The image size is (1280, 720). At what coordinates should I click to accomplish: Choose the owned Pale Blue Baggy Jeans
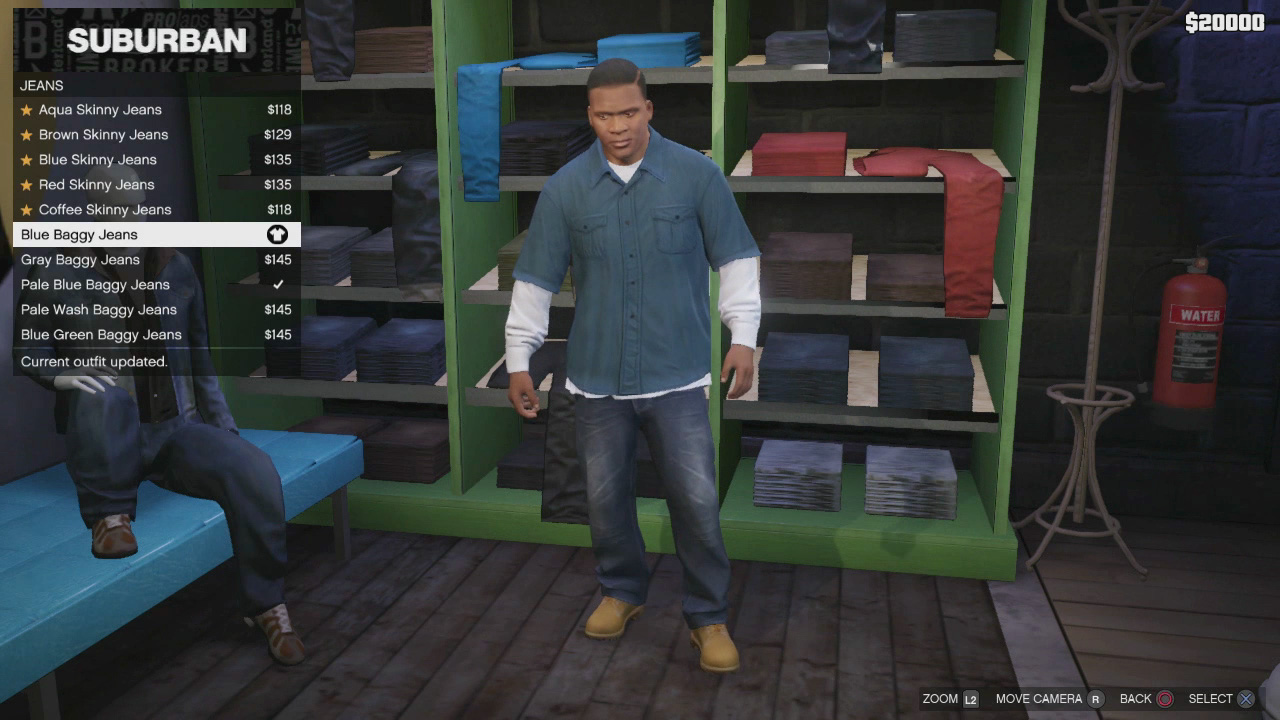click(96, 285)
